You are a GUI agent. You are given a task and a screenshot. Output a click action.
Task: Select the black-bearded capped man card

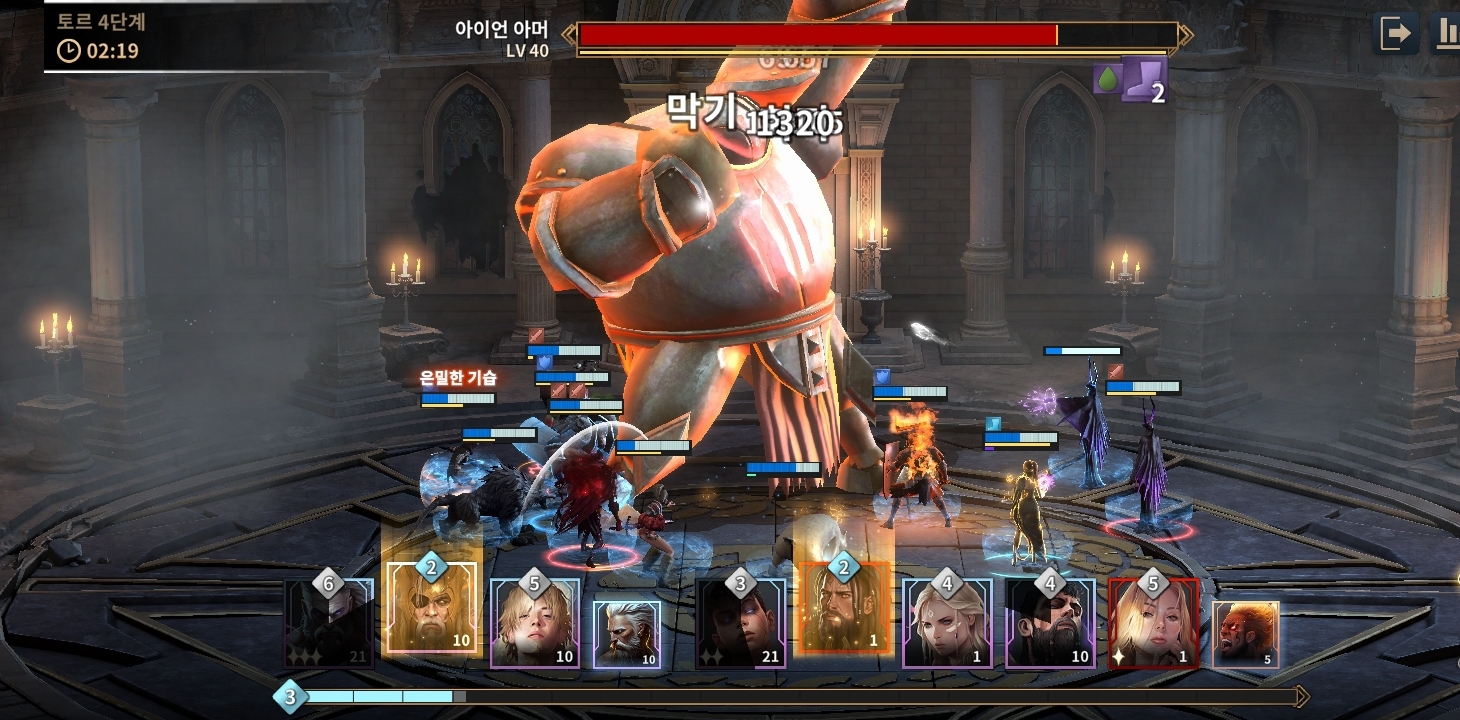click(1050, 624)
